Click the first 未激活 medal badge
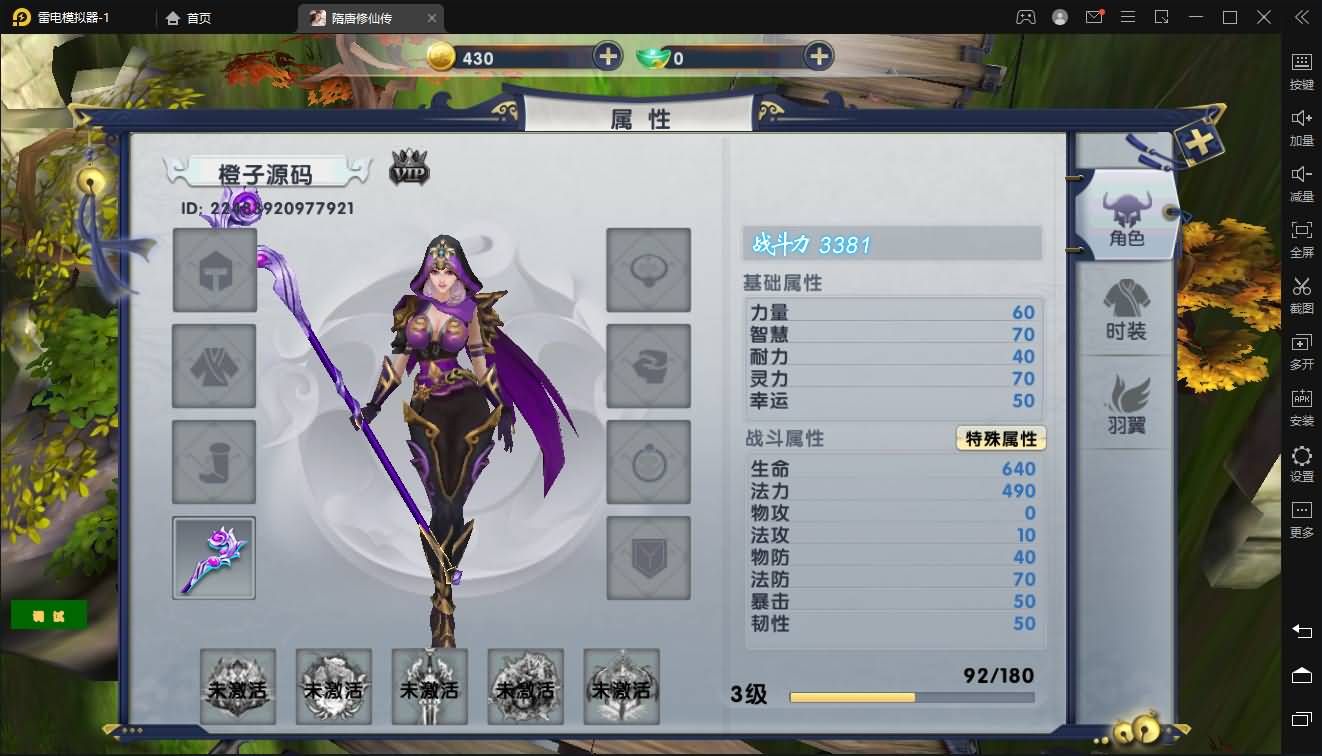Image resolution: width=1322 pixels, height=756 pixels. pyautogui.click(x=237, y=687)
